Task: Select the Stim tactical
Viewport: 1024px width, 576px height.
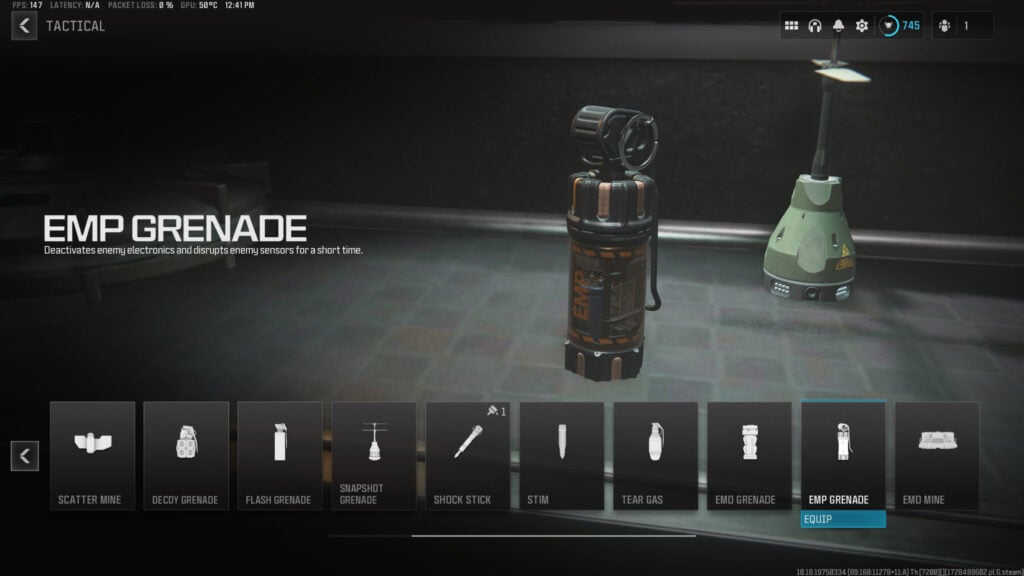Action: pos(562,455)
